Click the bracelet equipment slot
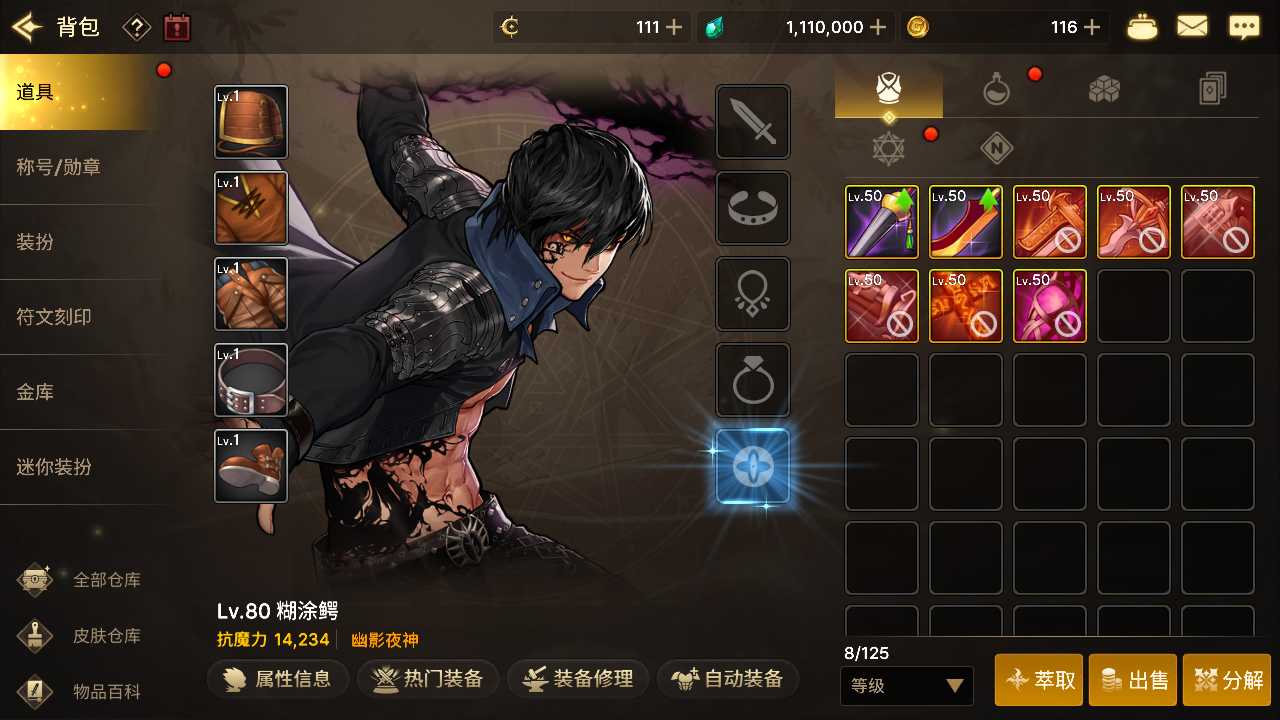The image size is (1280, 720). coord(752,207)
